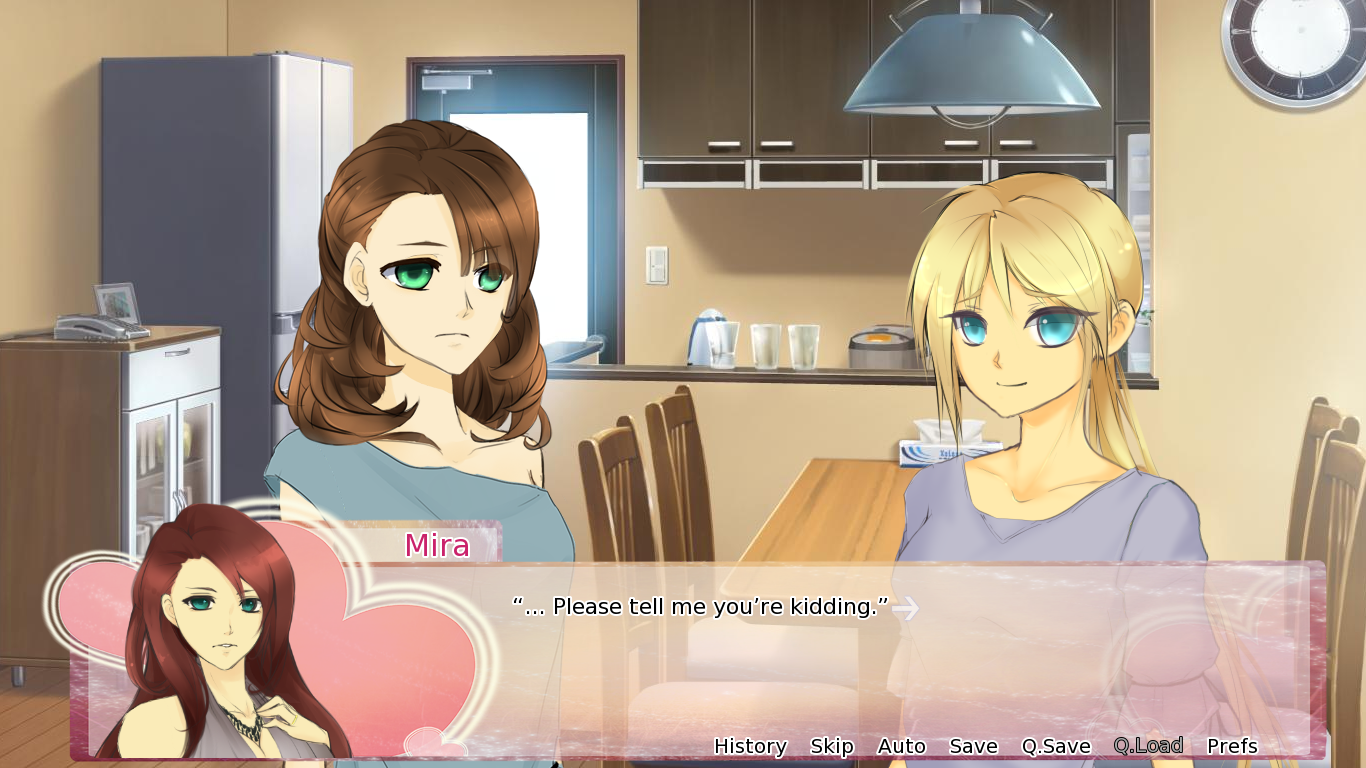Screen dimensions: 1366x768
Task: Choose the Q.Load button
Action: (x=1148, y=745)
